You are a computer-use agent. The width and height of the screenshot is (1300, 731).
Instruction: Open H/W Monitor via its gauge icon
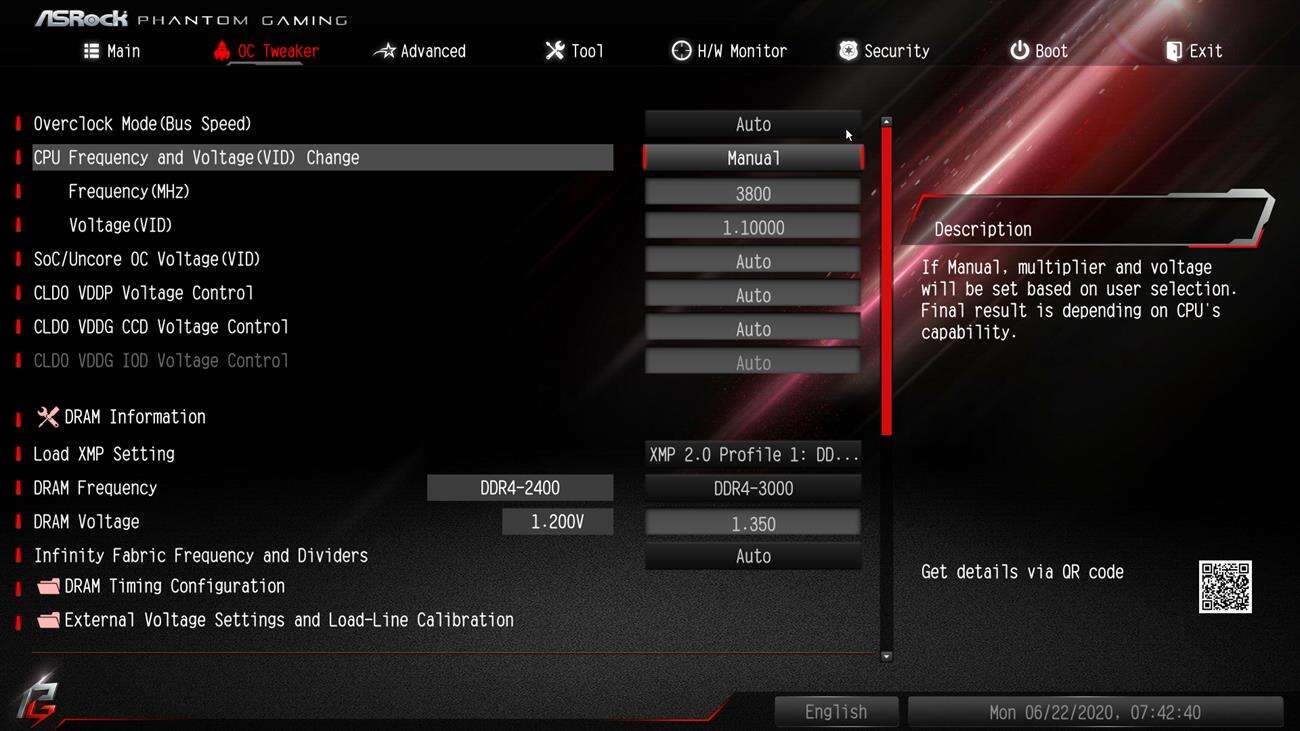pos(681,50)
